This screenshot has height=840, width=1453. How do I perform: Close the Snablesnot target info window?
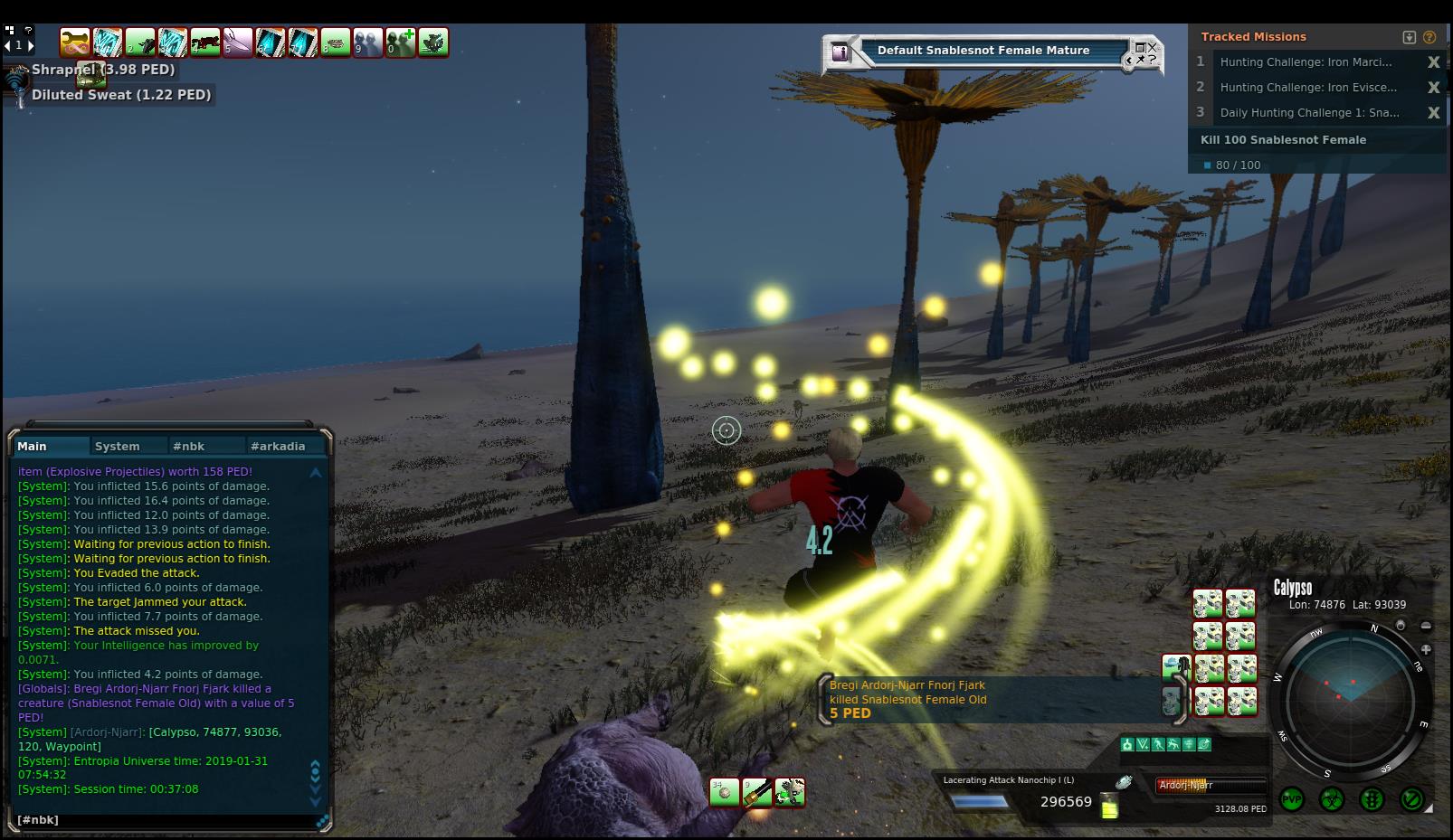1153,46
